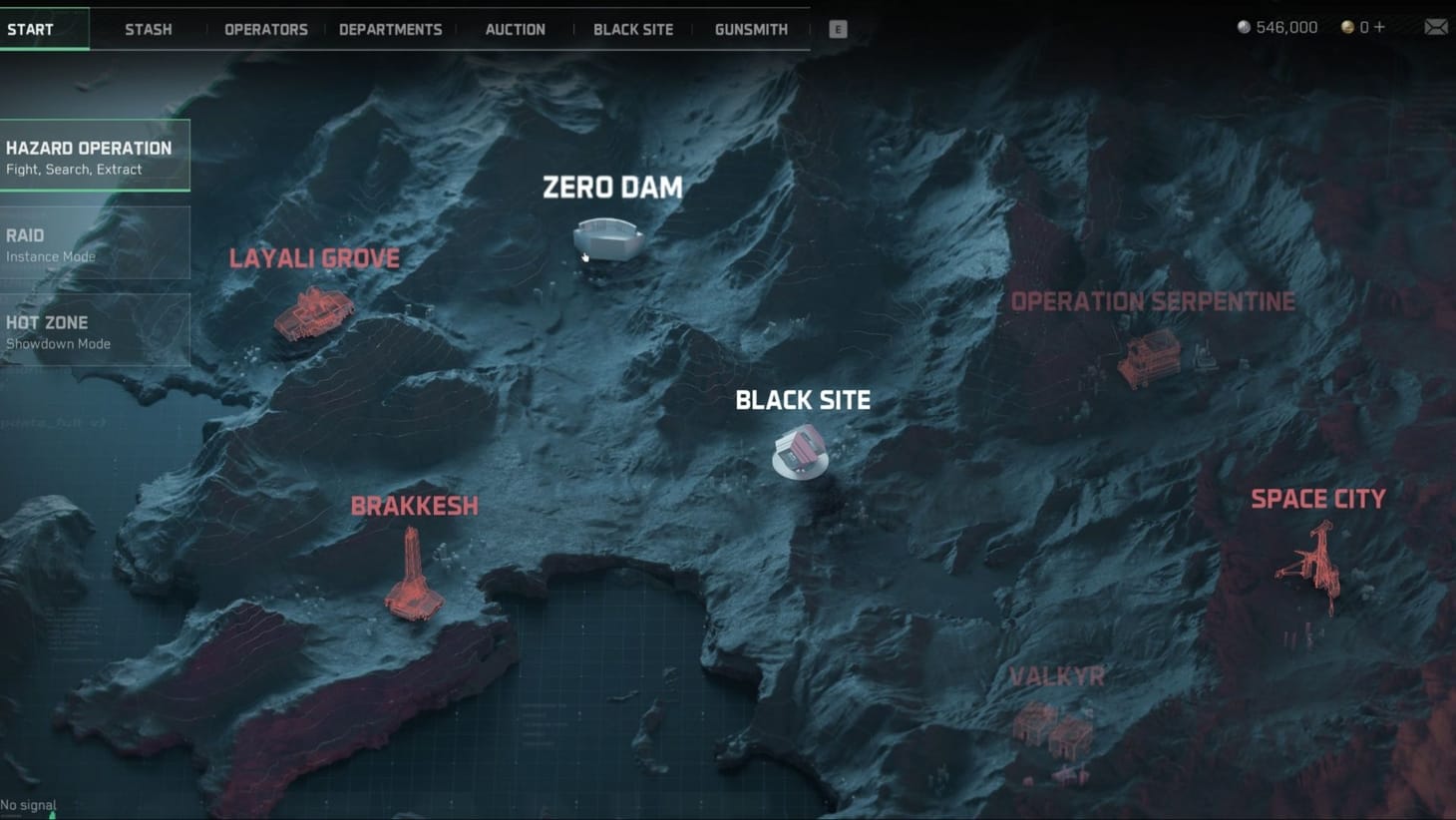Open the OPERATORS menu
This screenshot has height=820, width=1456.
(265, 29)
